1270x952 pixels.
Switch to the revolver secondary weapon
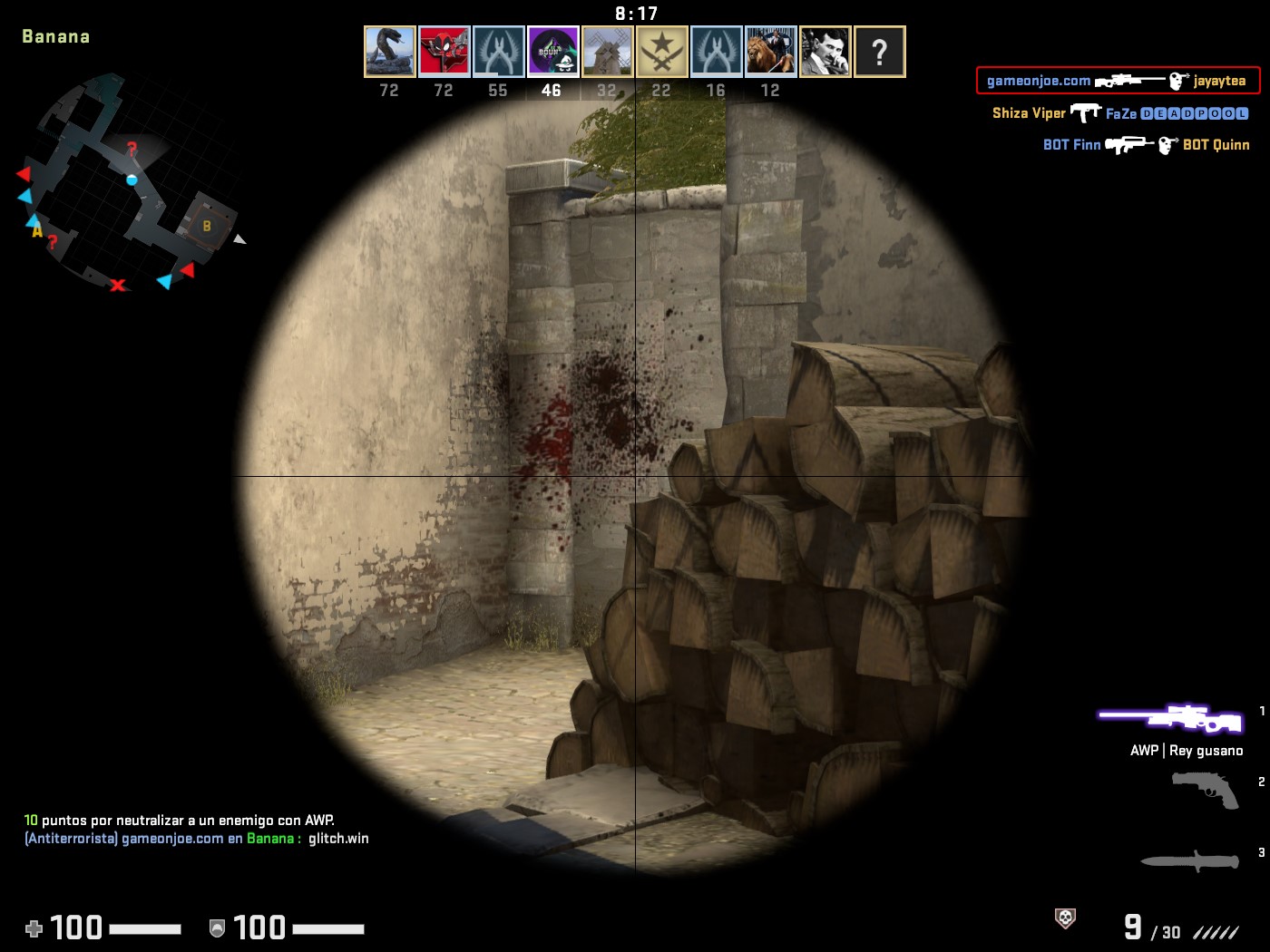click(x=1205, y=789)
